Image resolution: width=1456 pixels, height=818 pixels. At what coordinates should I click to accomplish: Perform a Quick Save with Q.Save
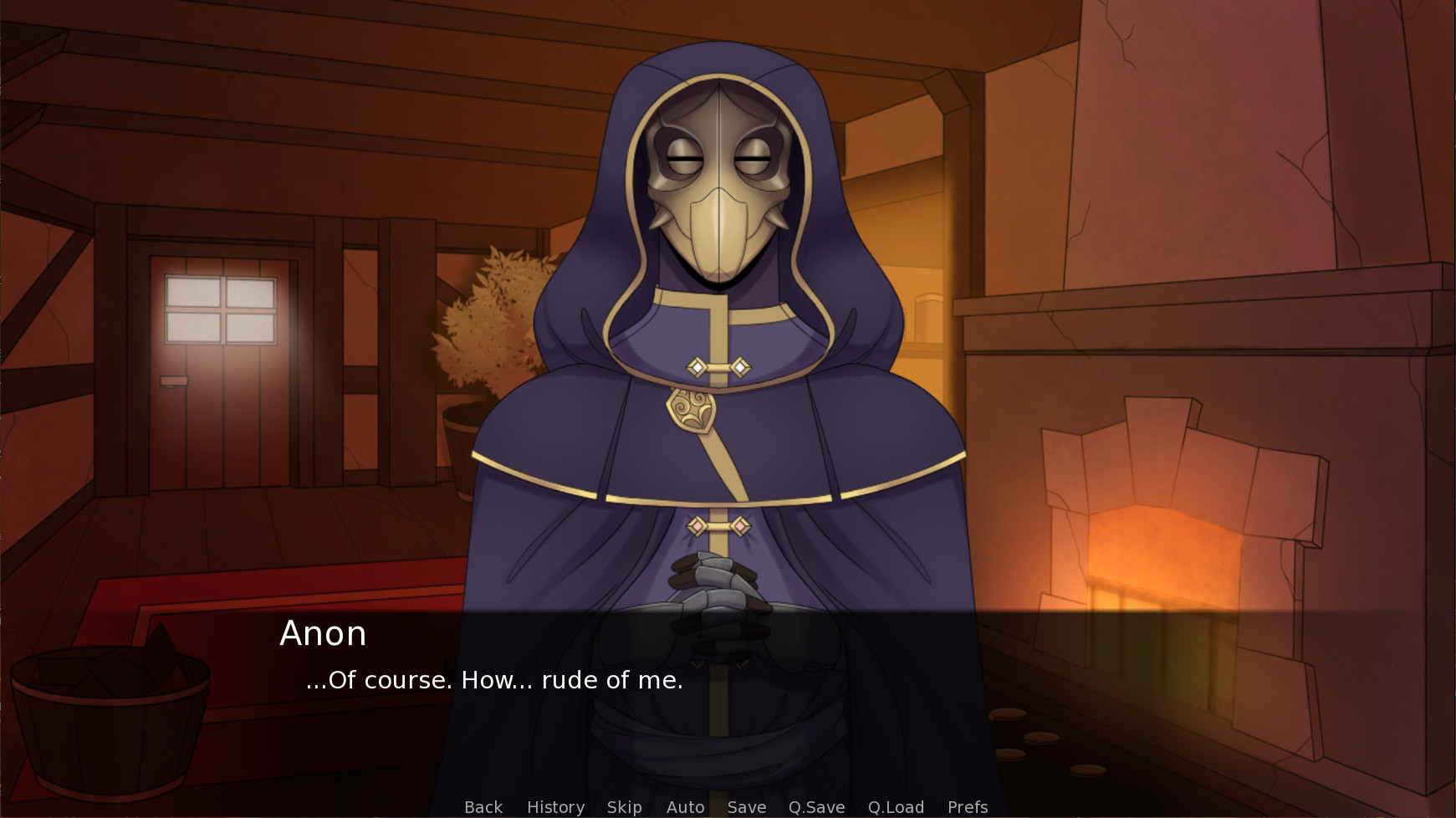pyautogui.click(x=815, y=806)
